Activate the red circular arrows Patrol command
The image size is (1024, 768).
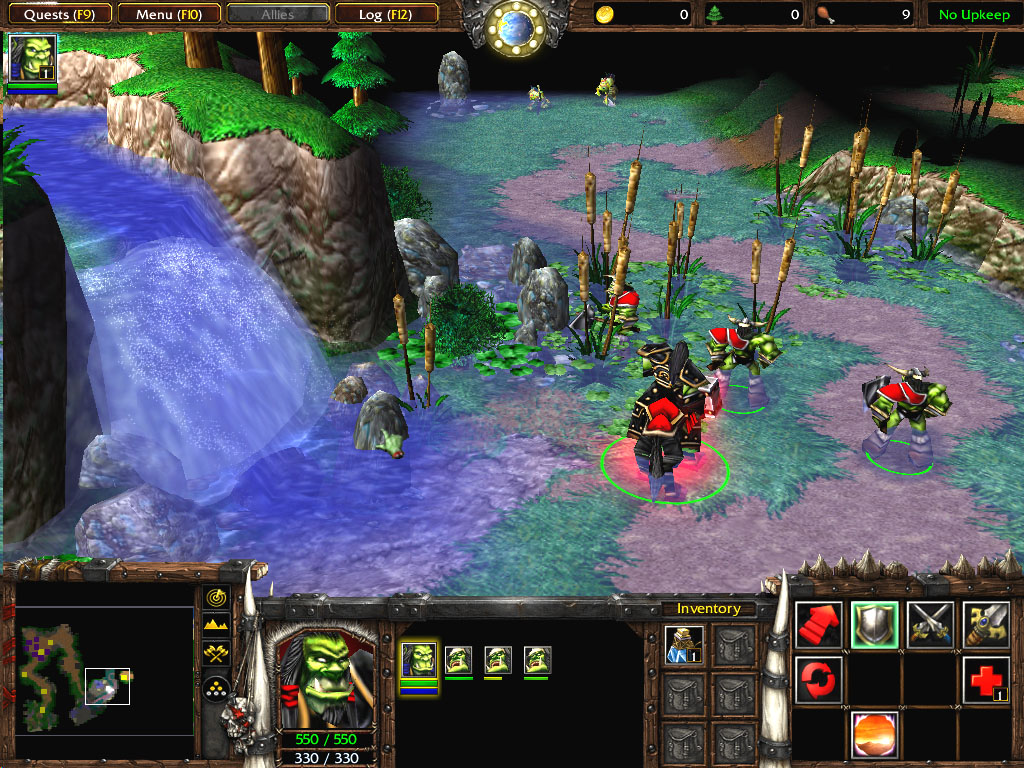(819, 680)
